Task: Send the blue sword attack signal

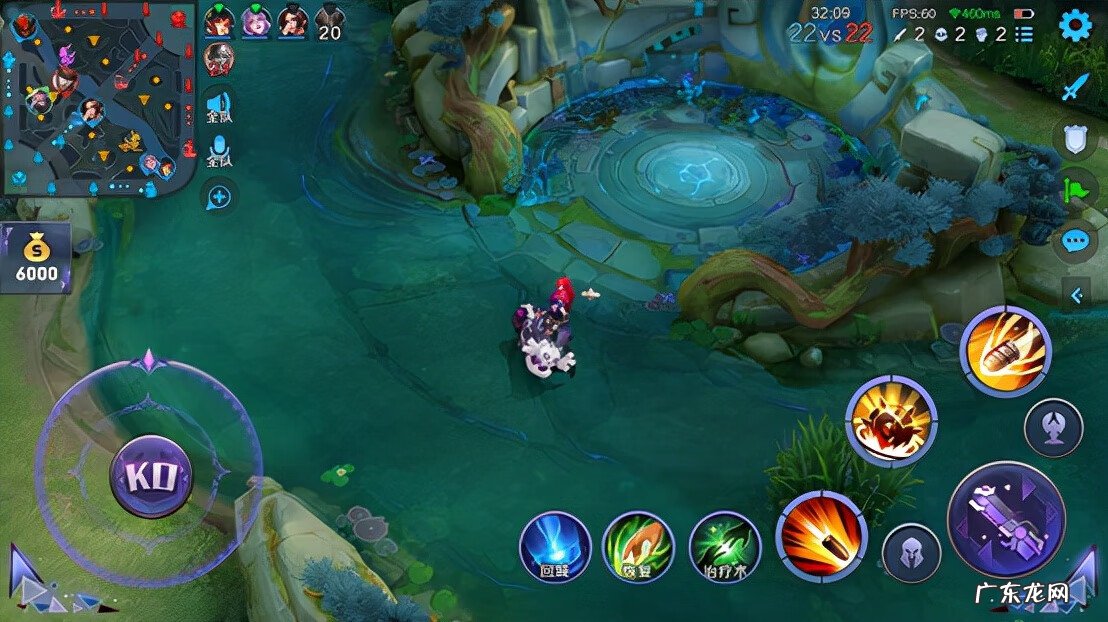Action: tap(1074, 88)
